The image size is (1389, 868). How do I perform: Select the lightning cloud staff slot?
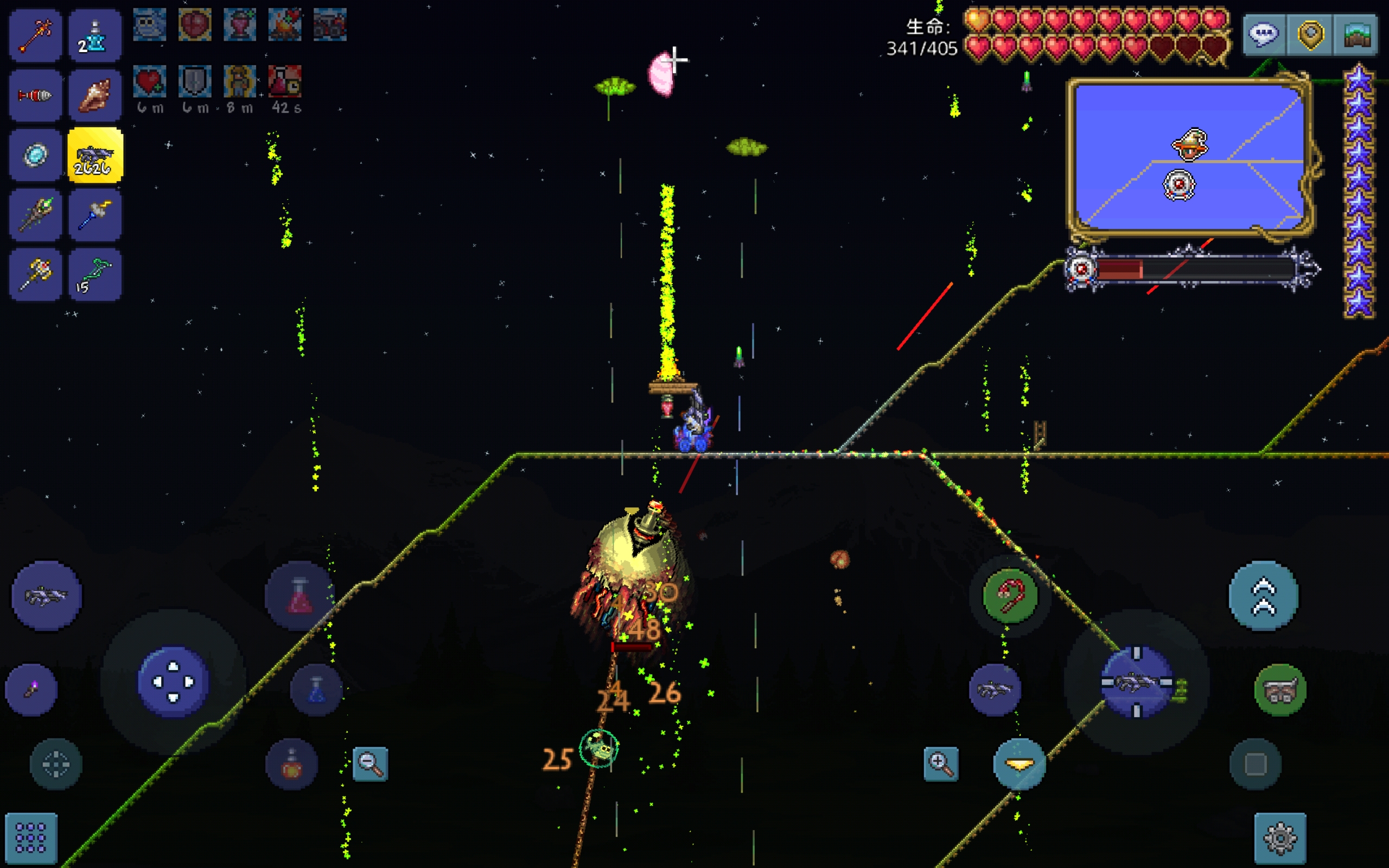95,215
